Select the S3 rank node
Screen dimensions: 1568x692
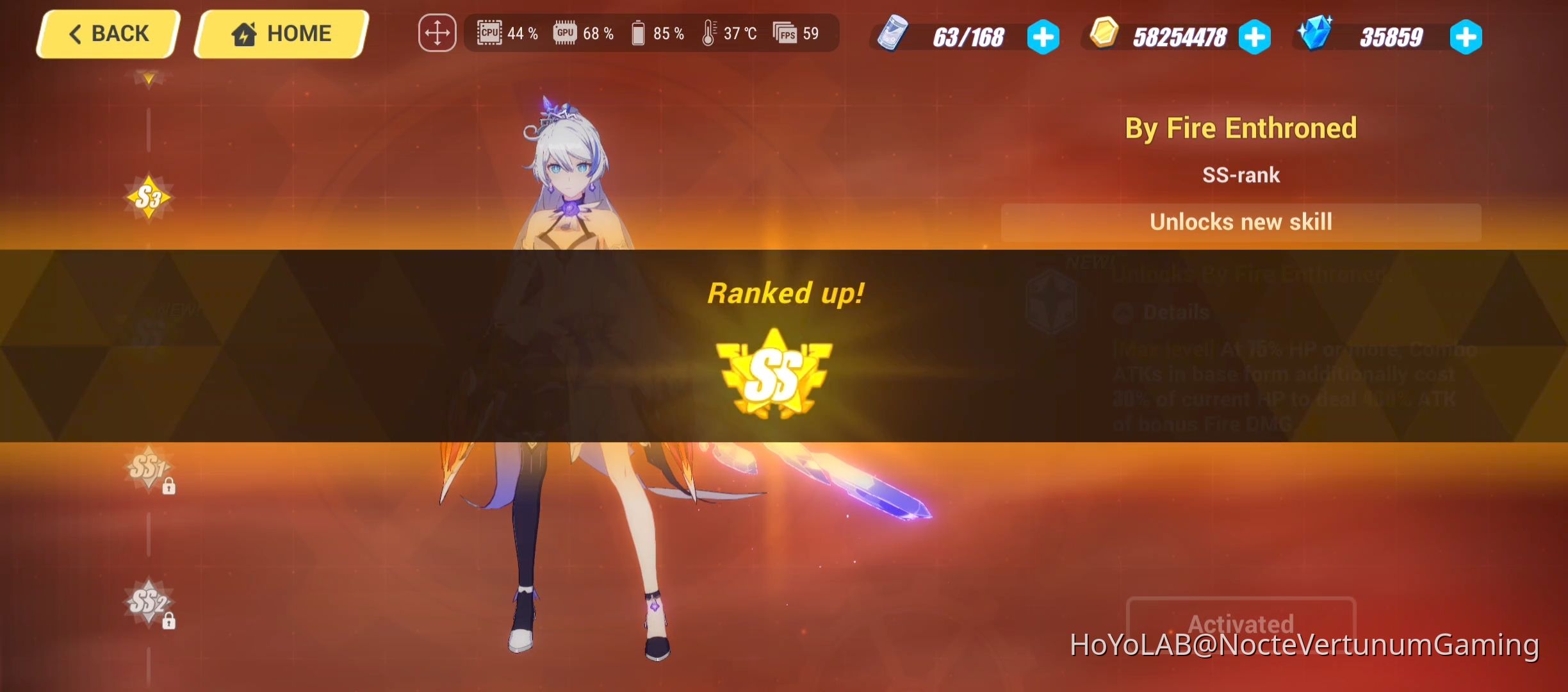[149, 197]
